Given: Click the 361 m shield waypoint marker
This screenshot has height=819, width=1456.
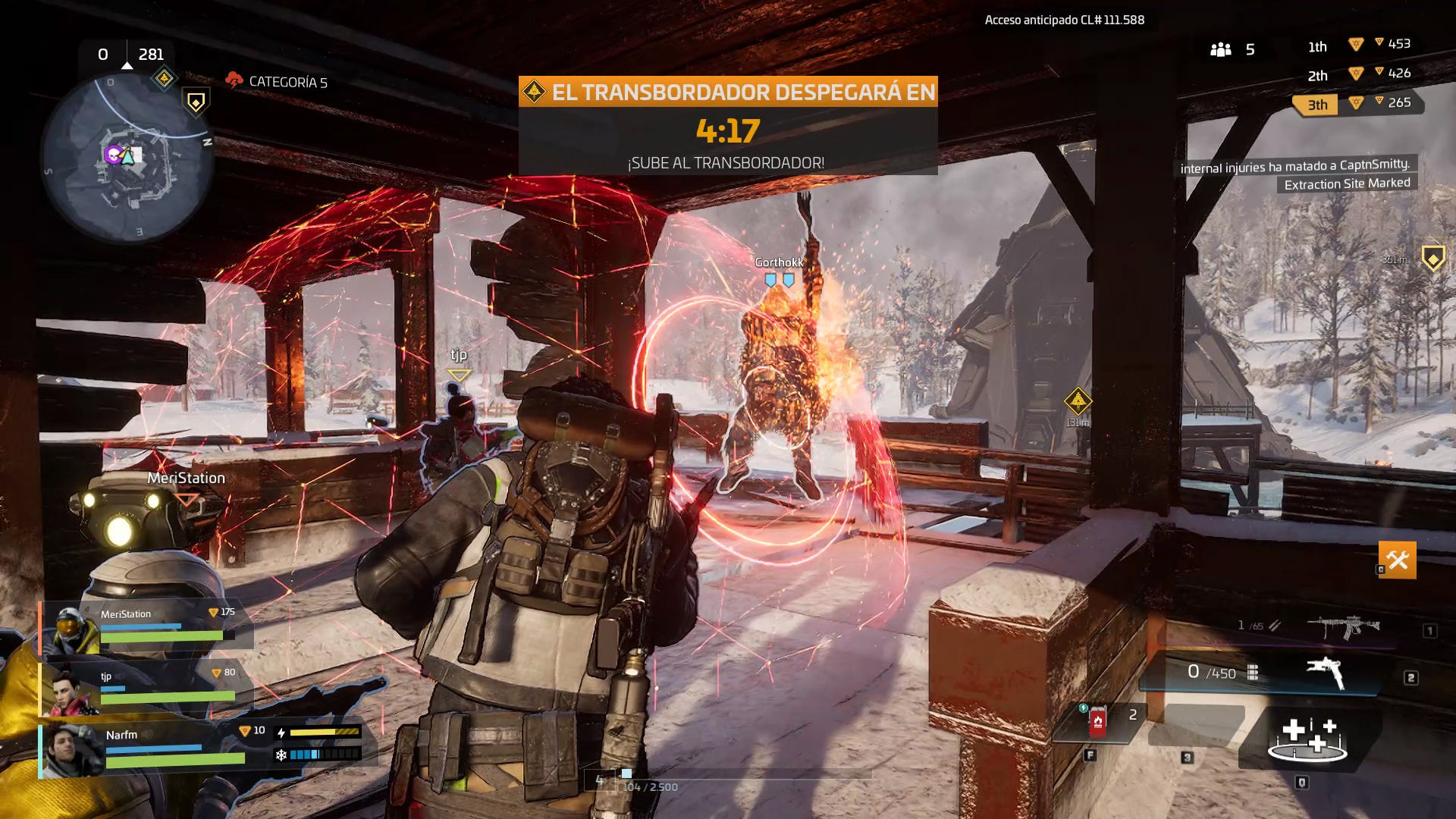Looking at the screenshot, I should [1432, 259].
